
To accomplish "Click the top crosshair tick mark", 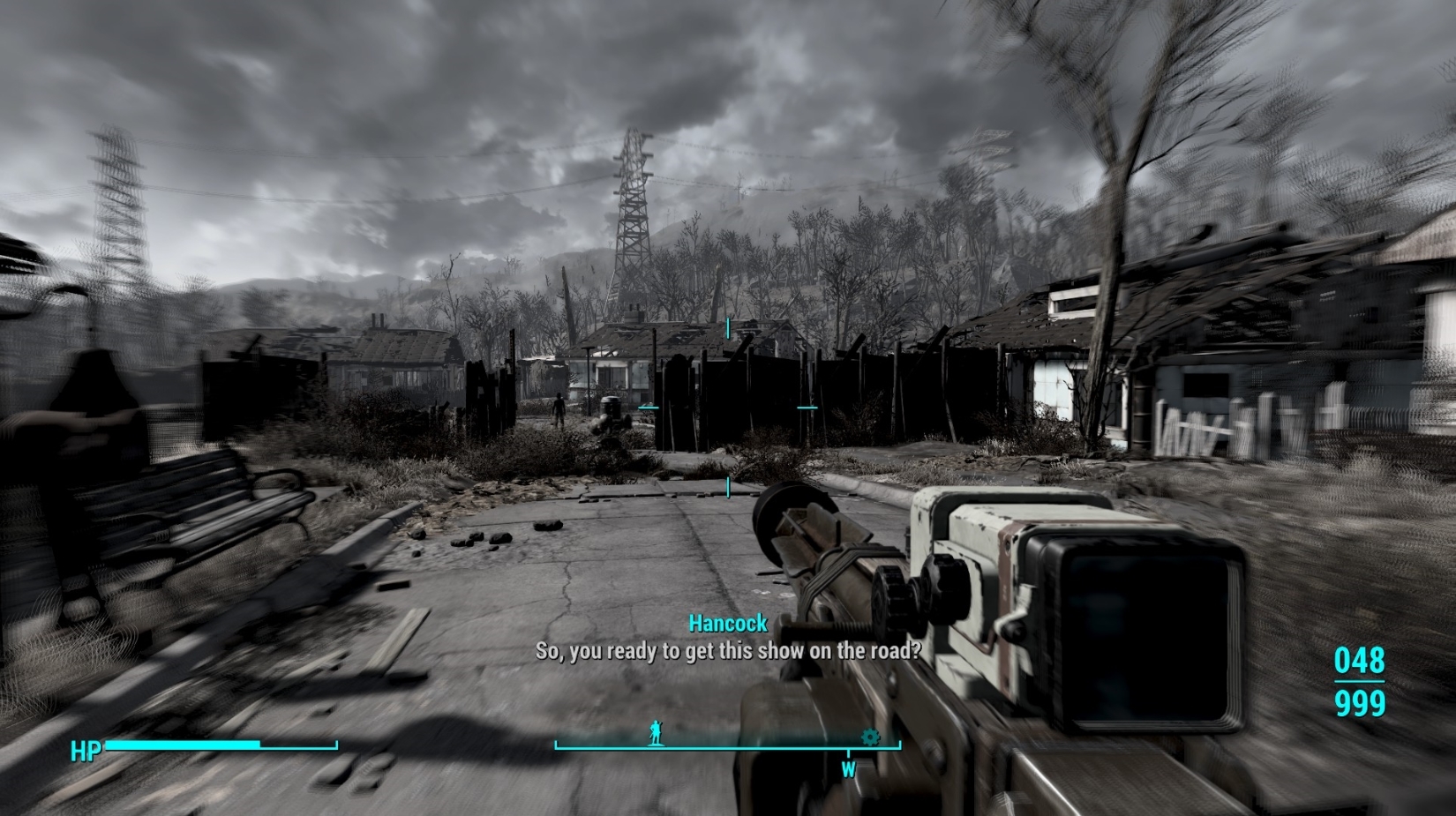I will 727,328.
